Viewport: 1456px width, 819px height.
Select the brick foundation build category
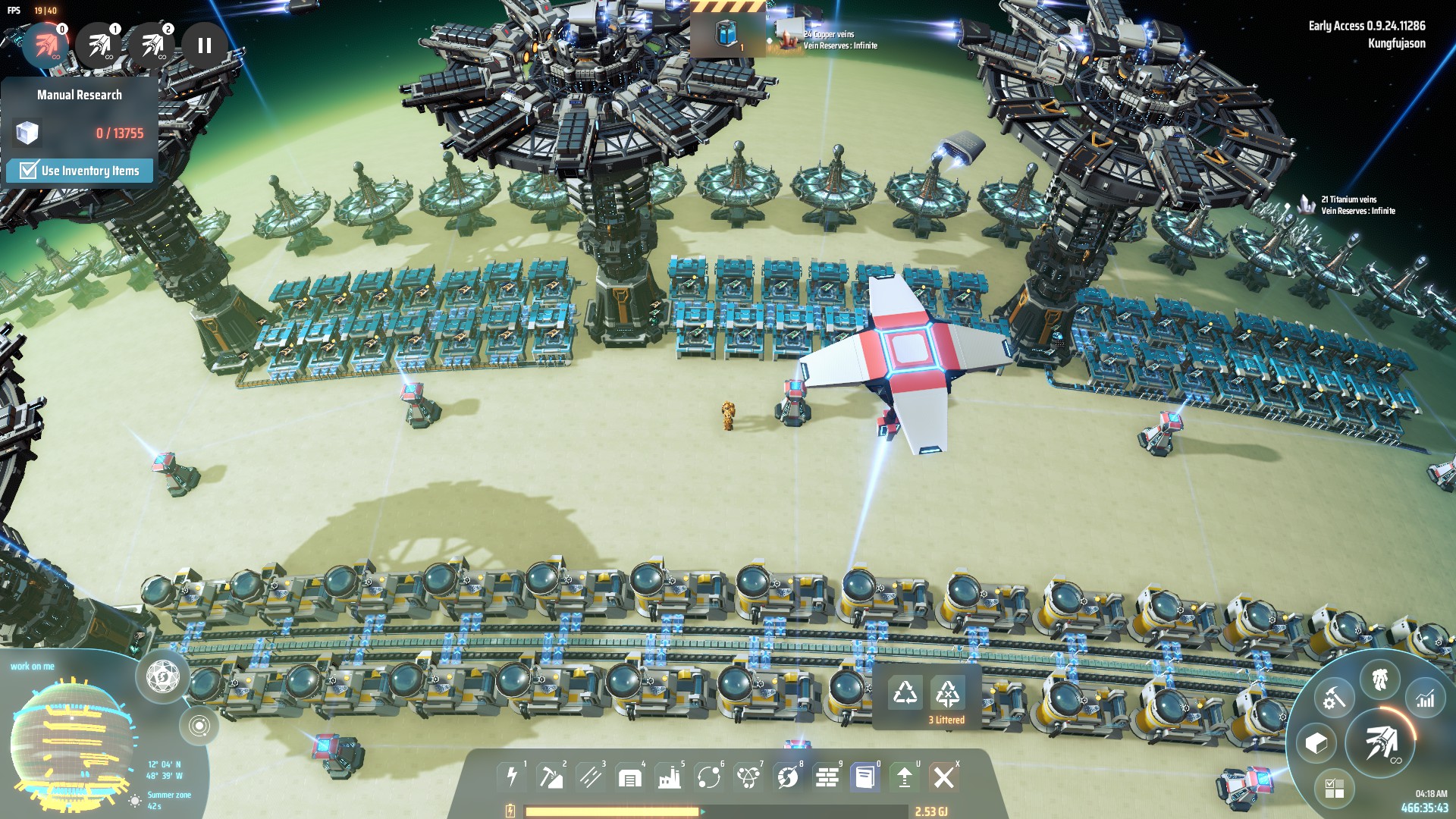click(827, 777)
